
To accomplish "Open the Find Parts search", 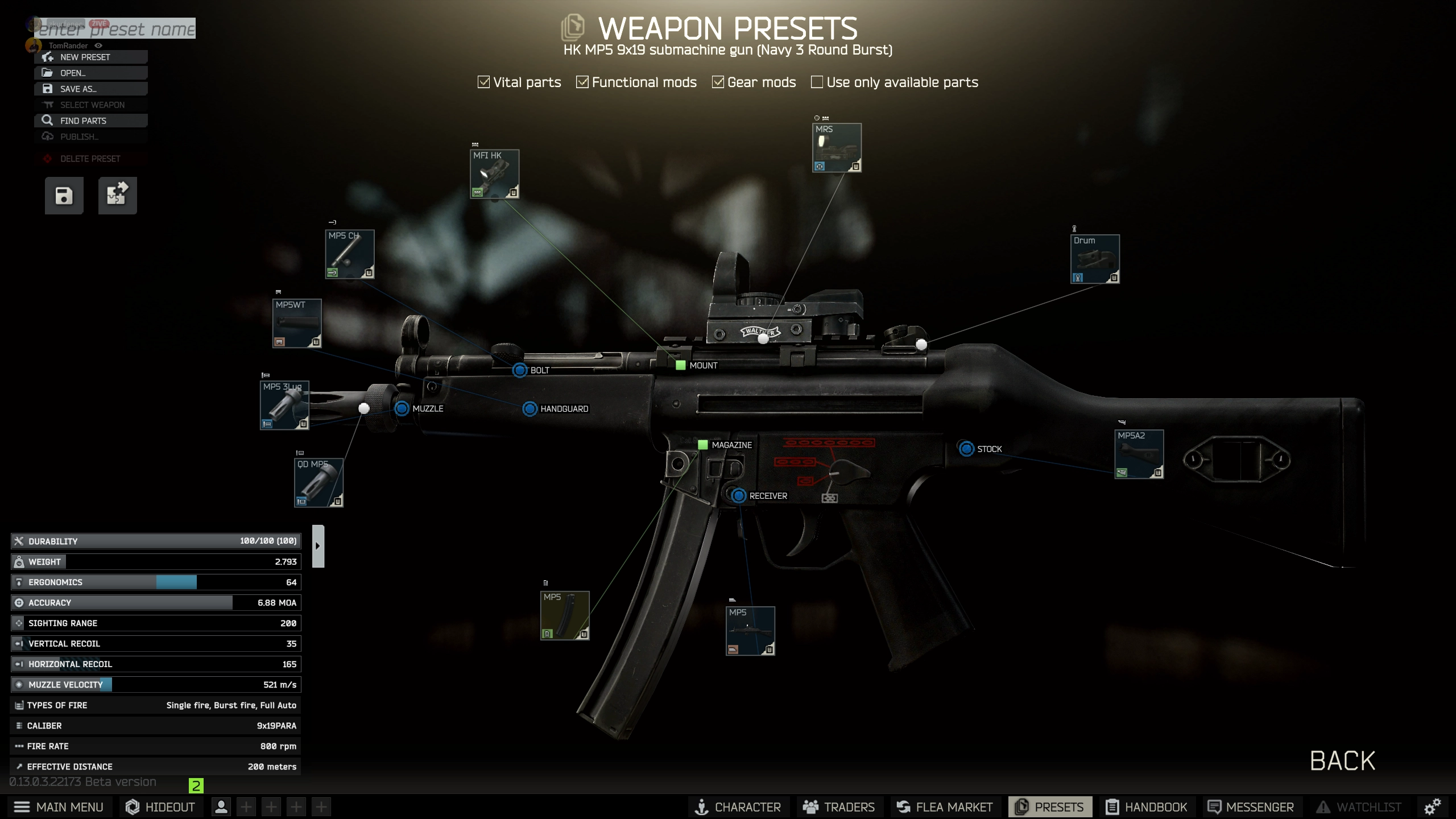I will click(91, 121).
